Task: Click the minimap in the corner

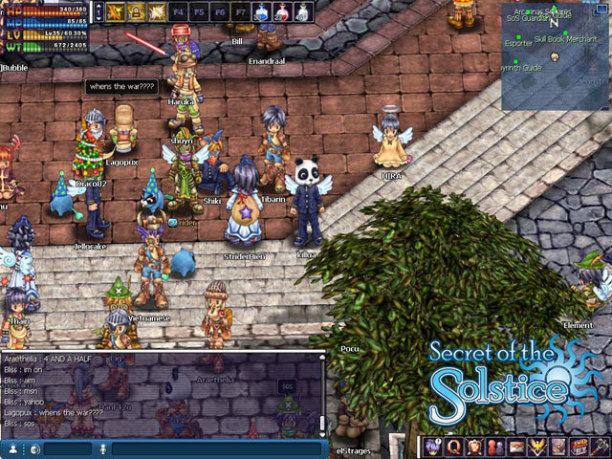Action: coord(556,42)
